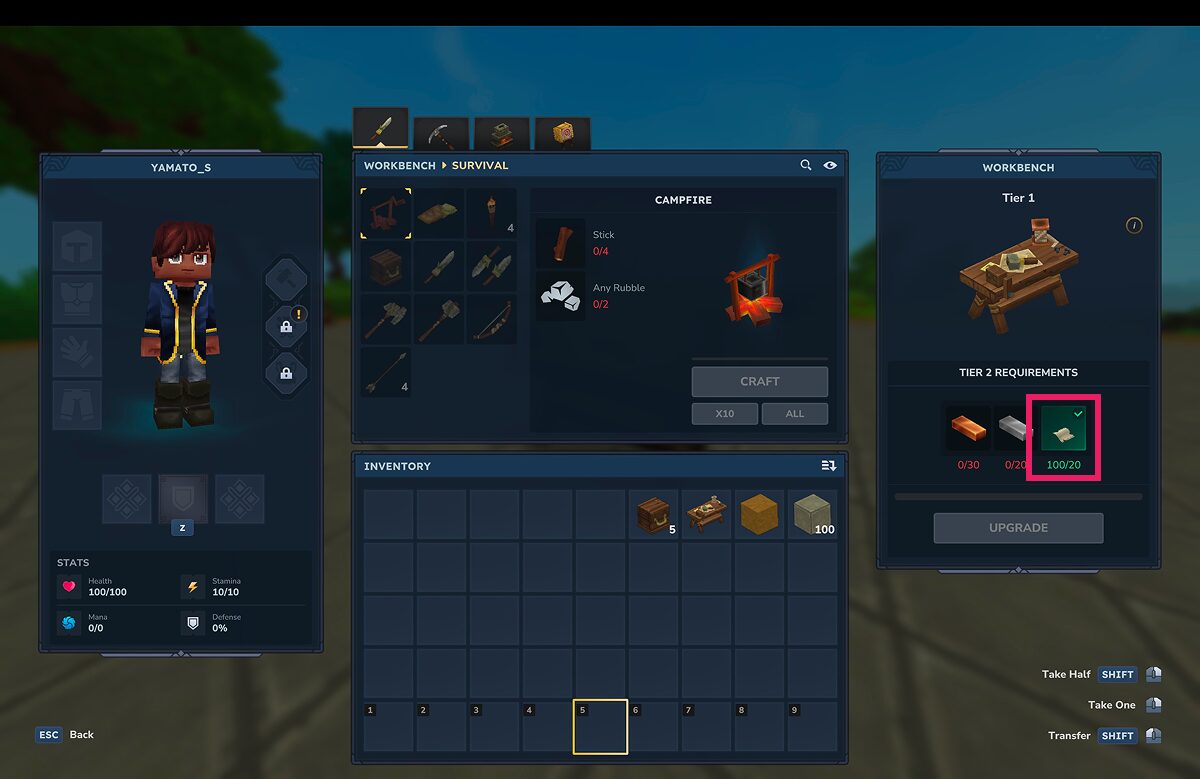Switch to the pickaxe tools tab
This screenshot has height=779, width=1200.
pyautogui.click(x=441, y=132)
